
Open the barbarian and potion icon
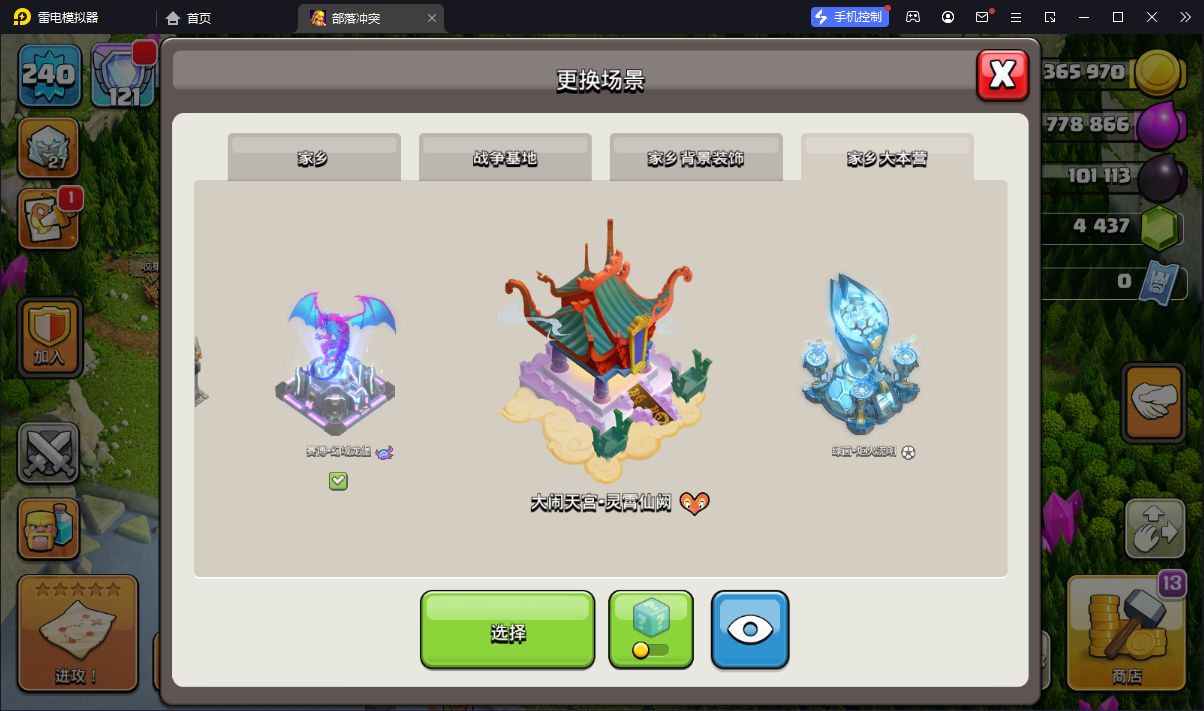coord(49,529)
